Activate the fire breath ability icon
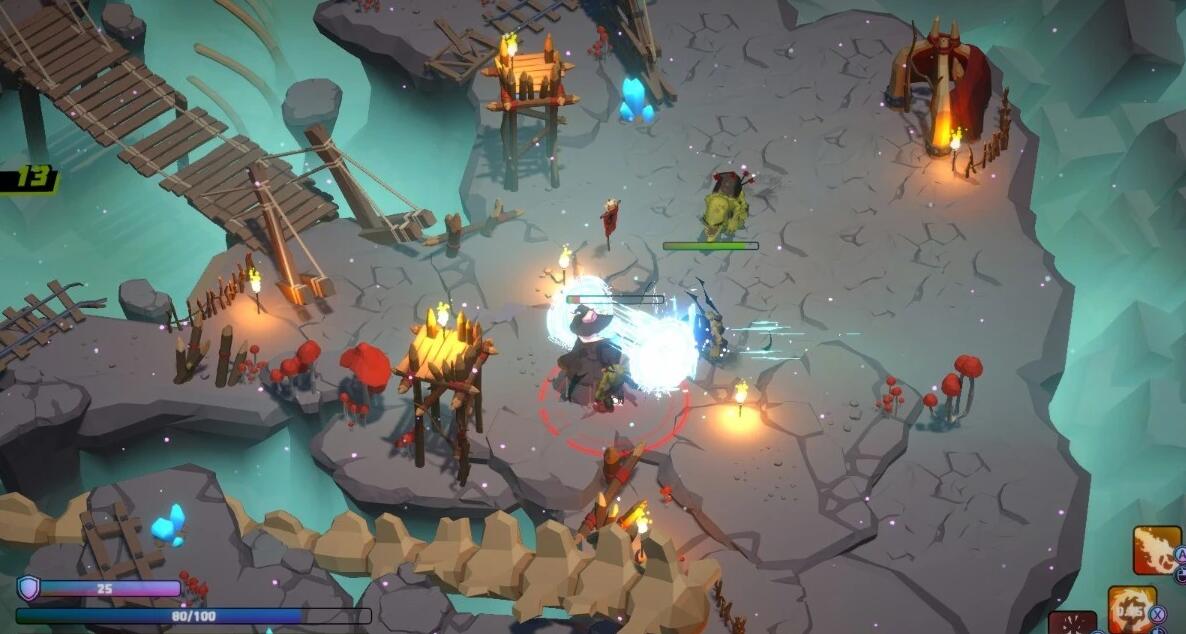 [x=1156, y=550]
